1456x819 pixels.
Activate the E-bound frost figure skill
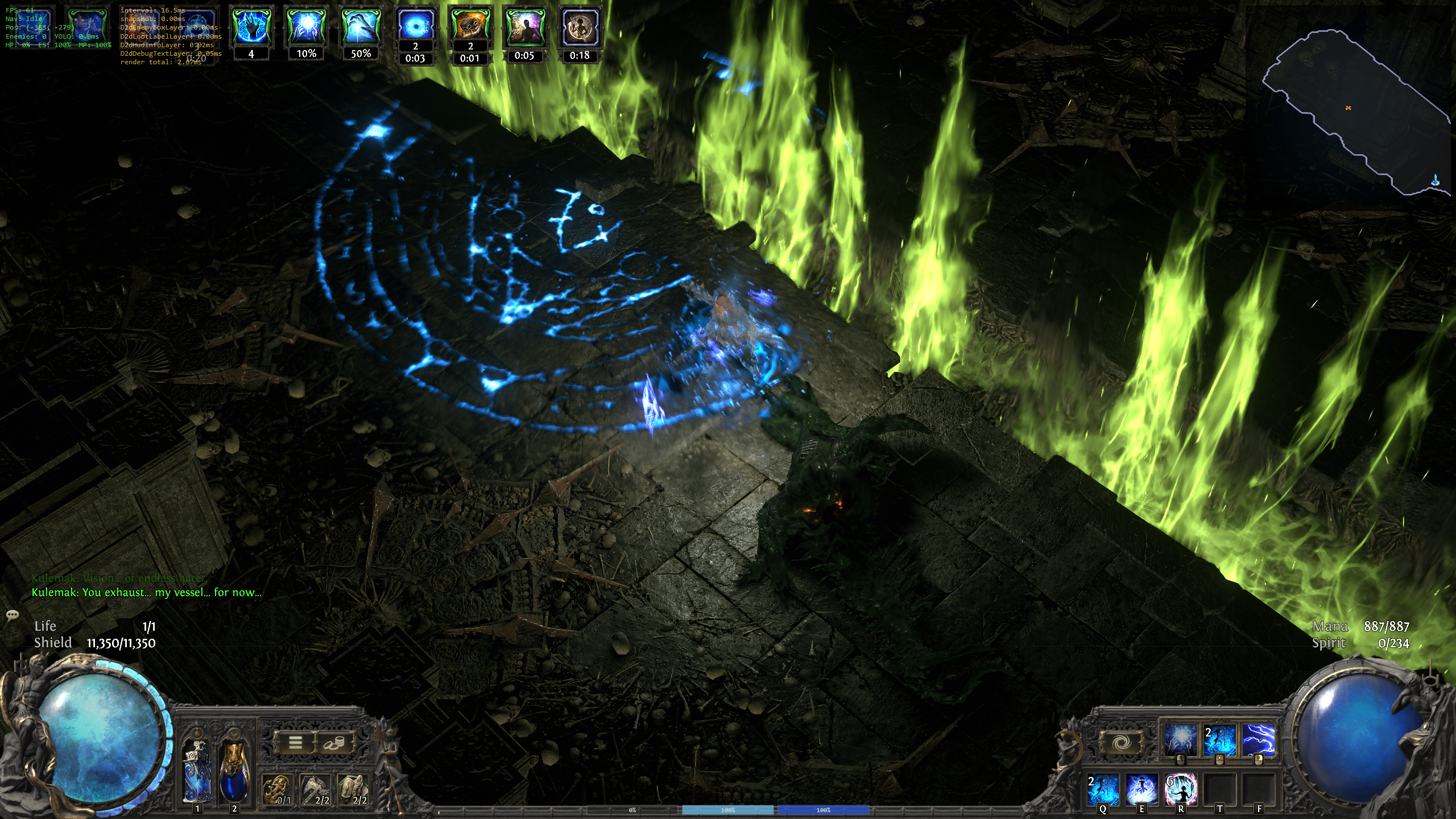[x=1141, y=789]
